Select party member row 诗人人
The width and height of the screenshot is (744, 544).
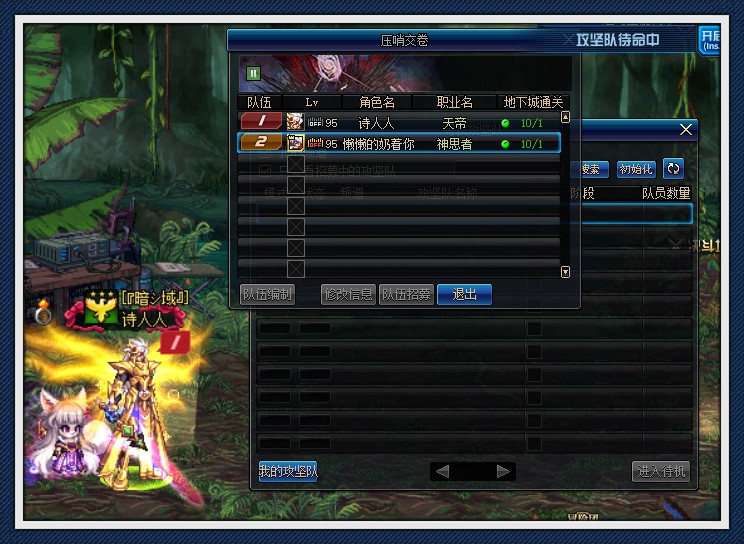400,123
